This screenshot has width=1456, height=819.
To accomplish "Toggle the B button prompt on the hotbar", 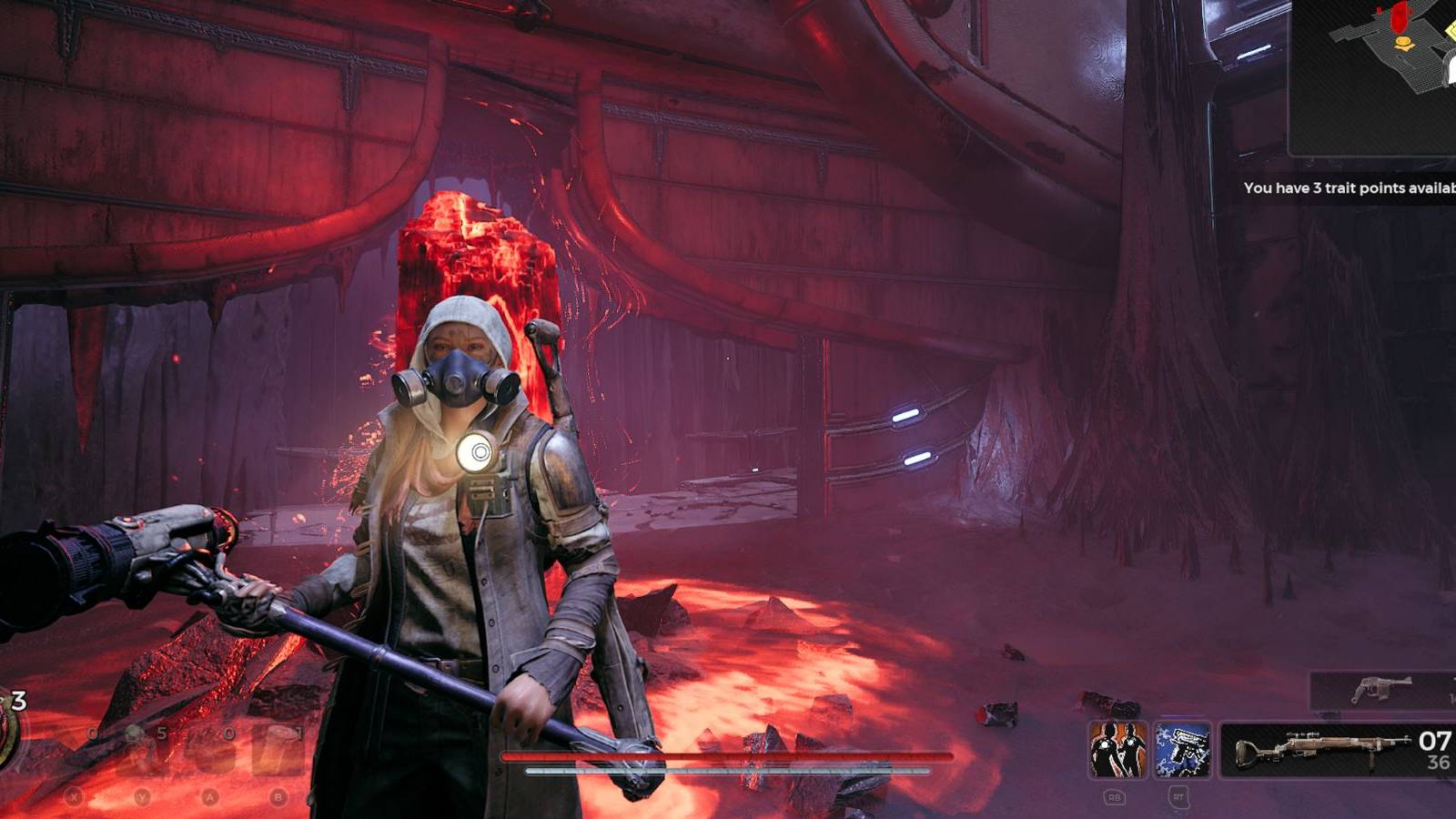I will click(x=278, y=797).
